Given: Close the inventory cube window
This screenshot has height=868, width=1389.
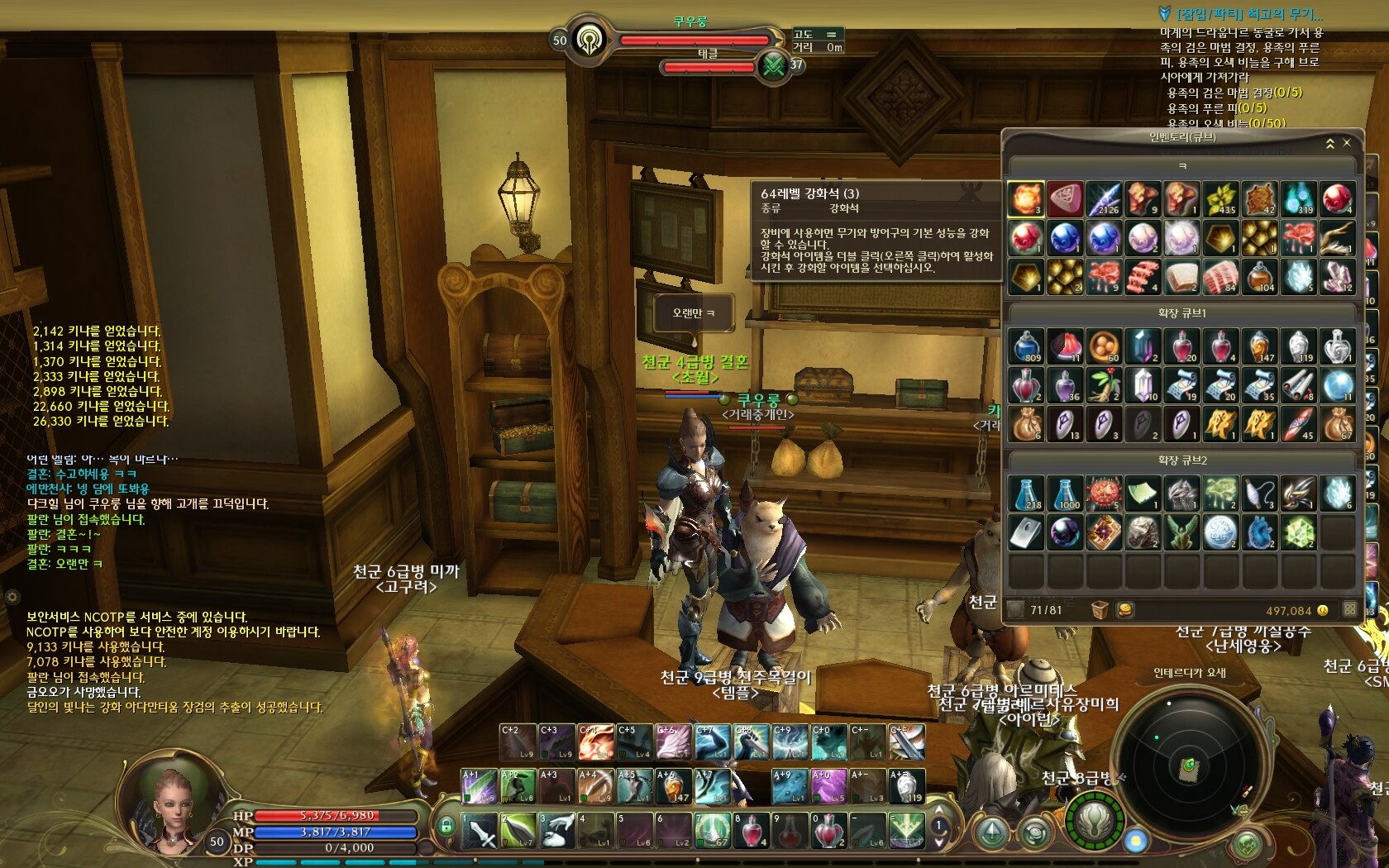Looking at the screenshot, I should (1347, 143).
